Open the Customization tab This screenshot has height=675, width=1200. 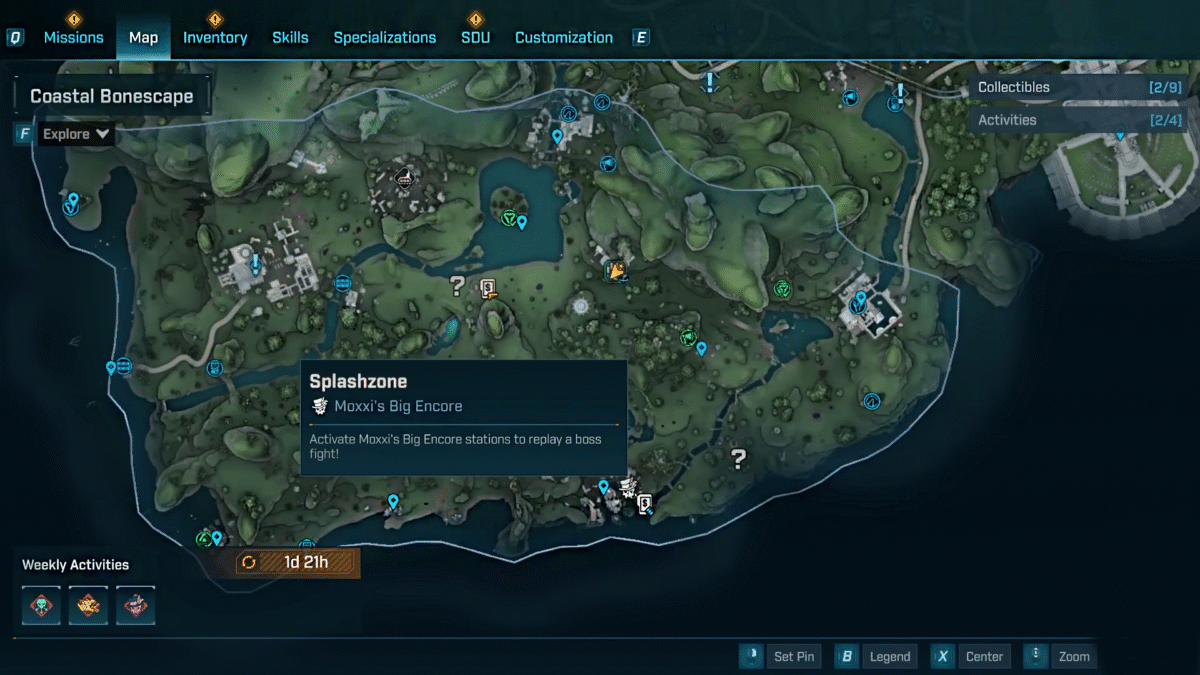pyautogui.click(x=564, y=37)
